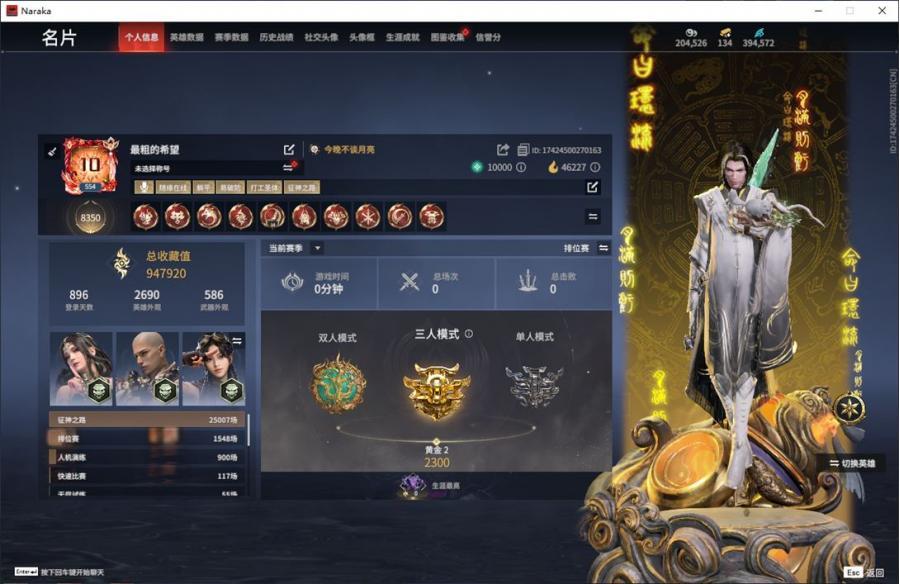The height and width of the screenshot is (584, 900).
Task: Switch to the 英雄数据 tab
Action: pos(186,38)
